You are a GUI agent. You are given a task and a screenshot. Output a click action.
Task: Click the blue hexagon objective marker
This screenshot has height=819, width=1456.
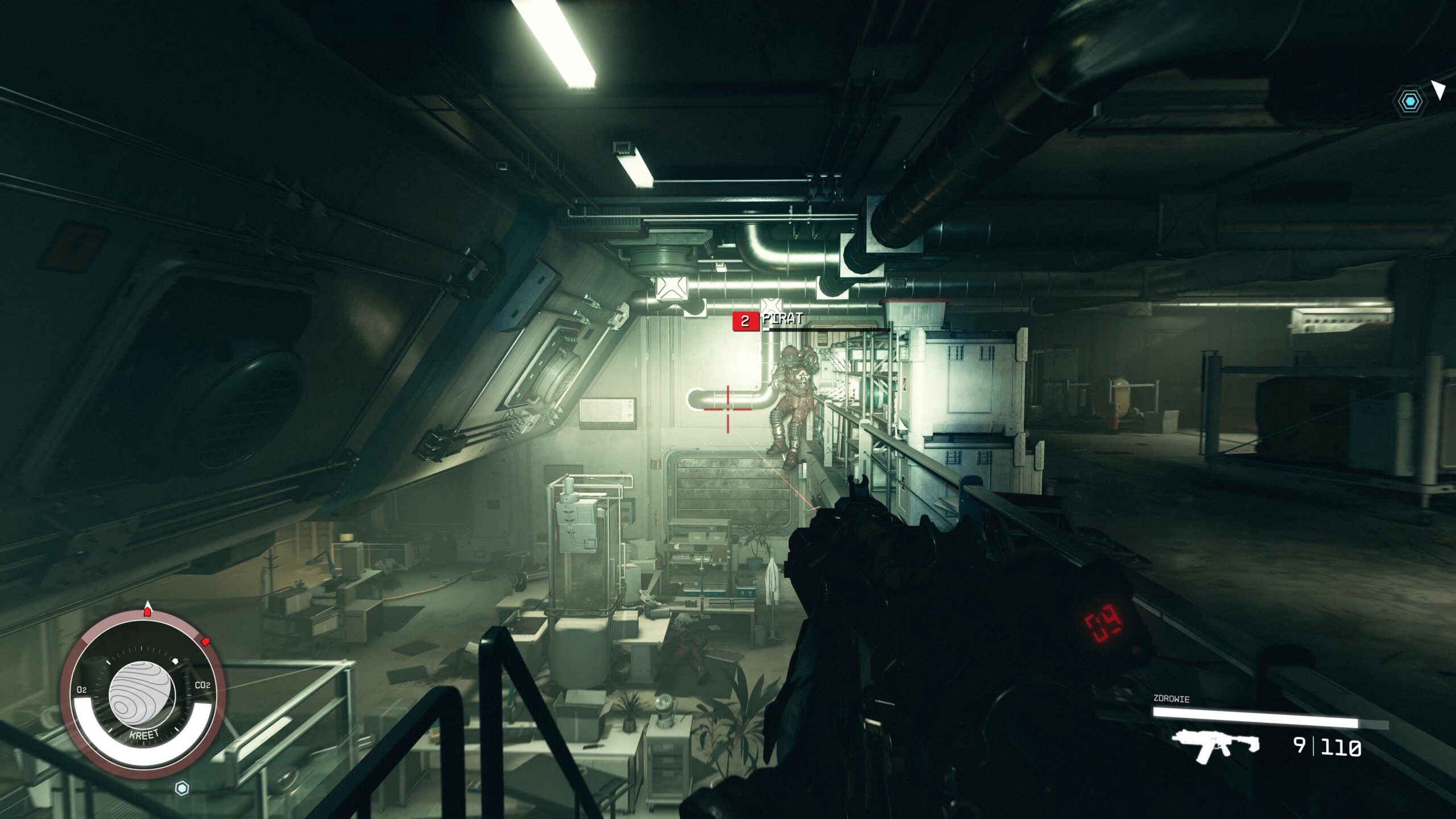(1410, 102)
